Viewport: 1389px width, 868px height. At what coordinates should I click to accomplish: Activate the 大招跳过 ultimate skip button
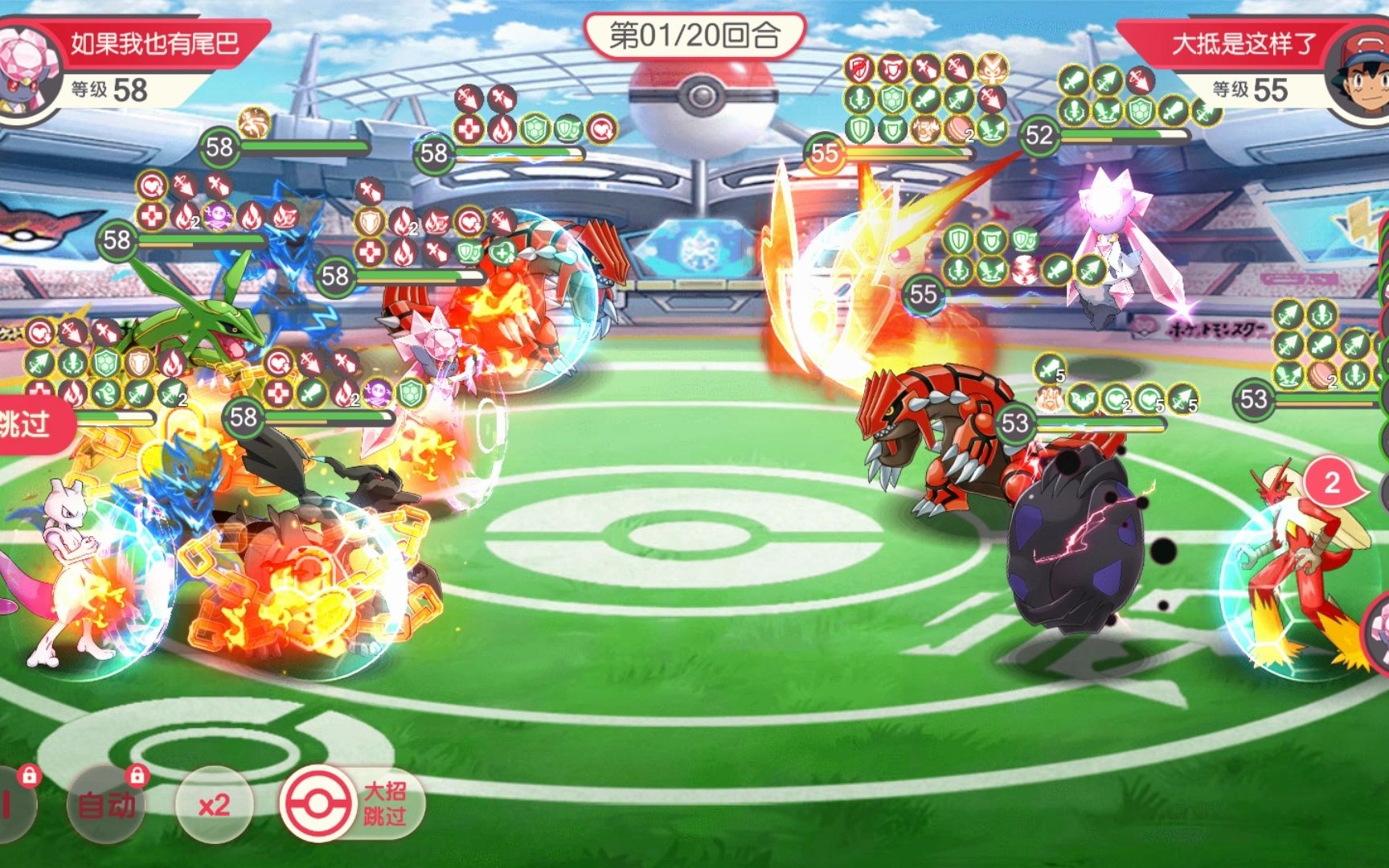coord(353,804)
